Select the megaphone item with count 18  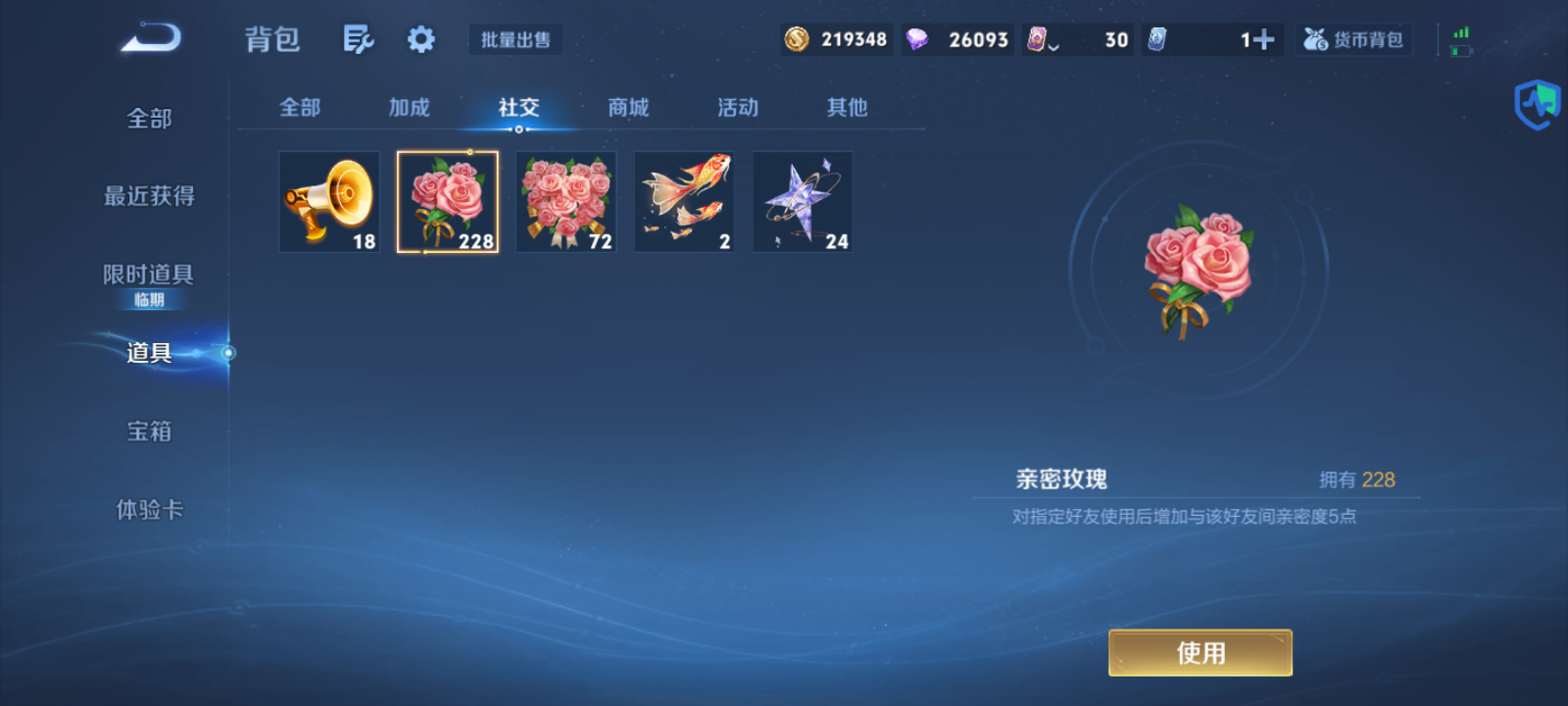pyautogui.click(x=329, y=202)
